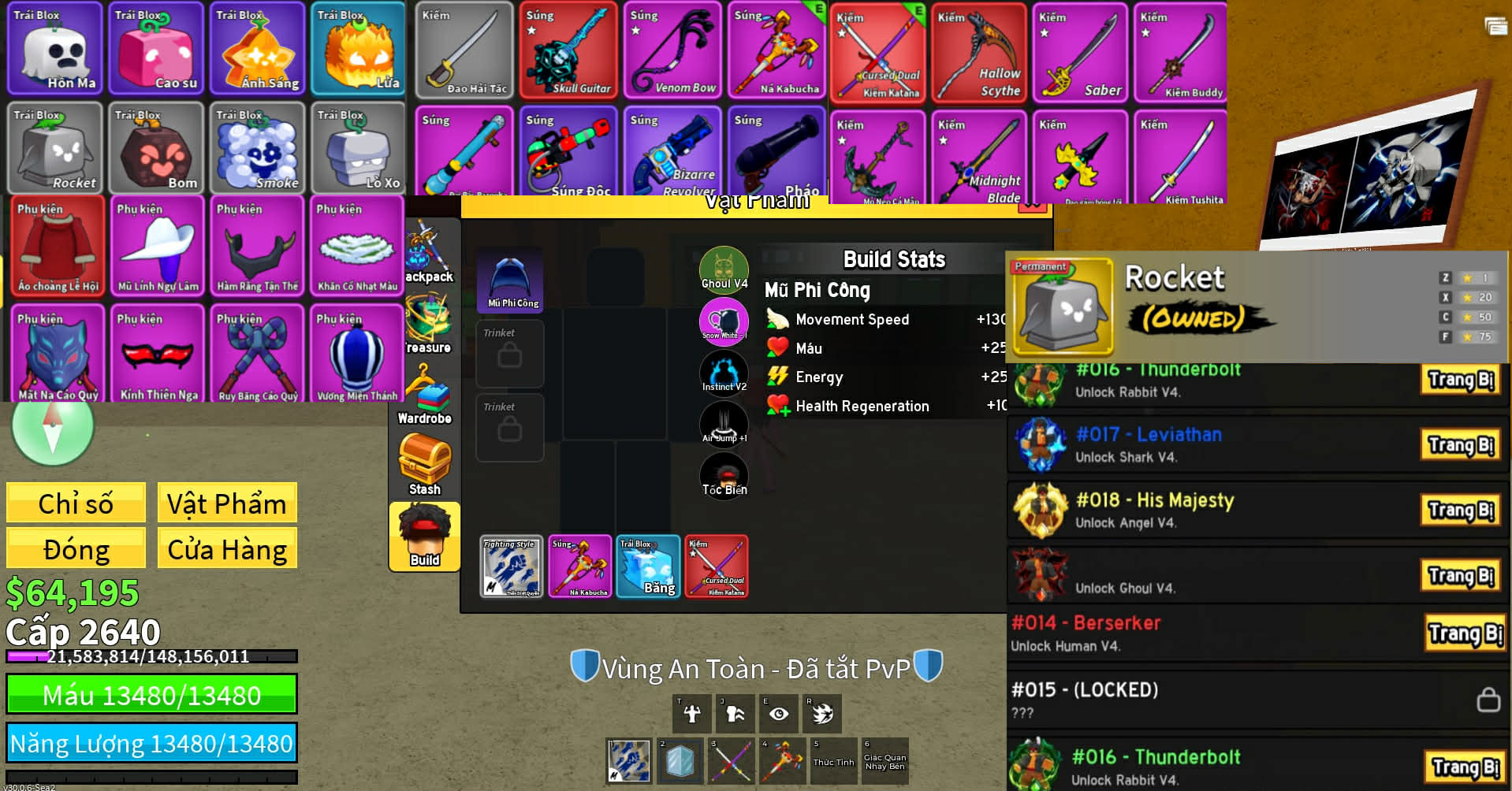
Task: Open the Vật Phẩm inventory
Action: 227,503
